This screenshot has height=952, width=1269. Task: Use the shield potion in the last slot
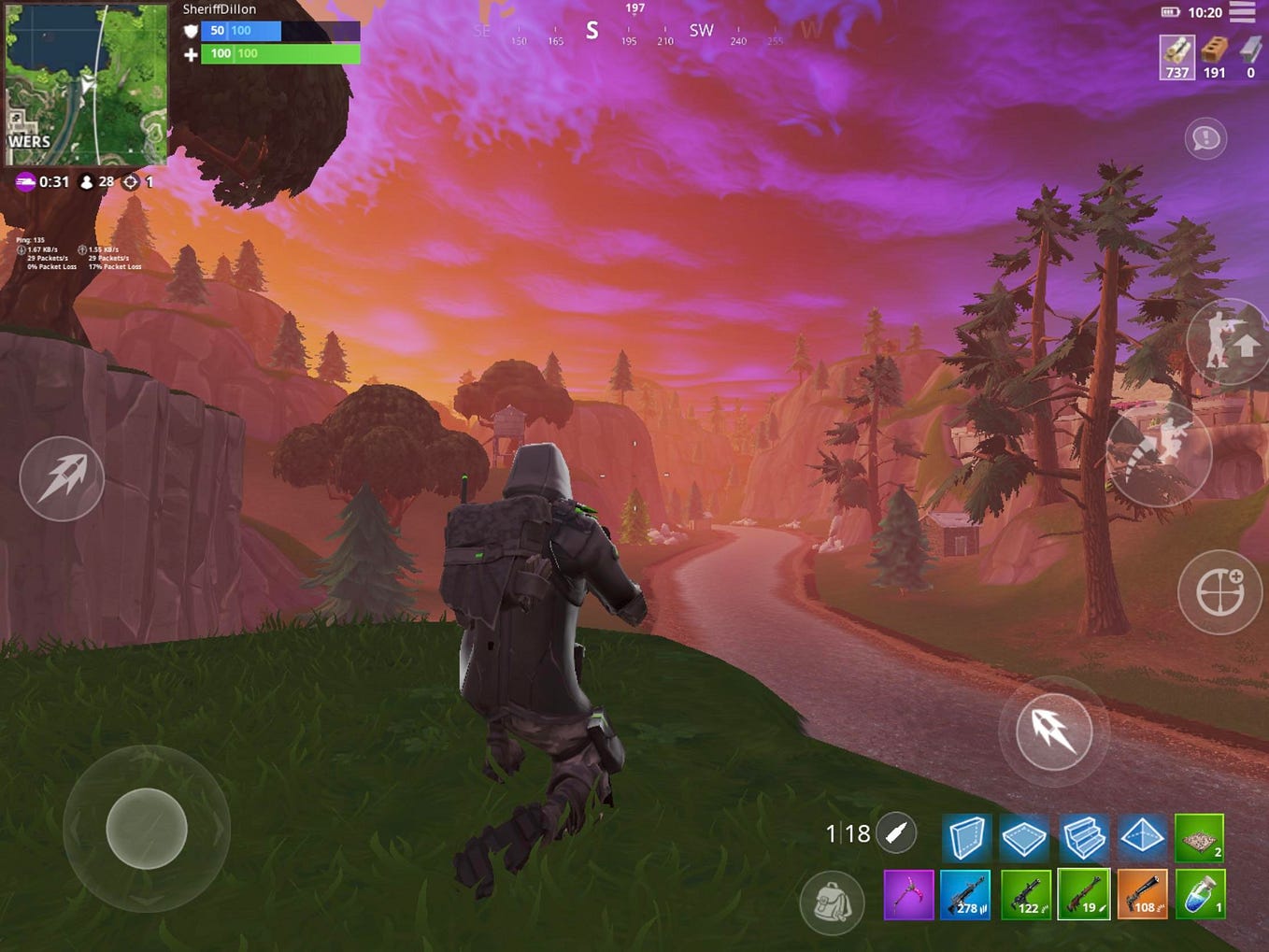(1199, 894)
